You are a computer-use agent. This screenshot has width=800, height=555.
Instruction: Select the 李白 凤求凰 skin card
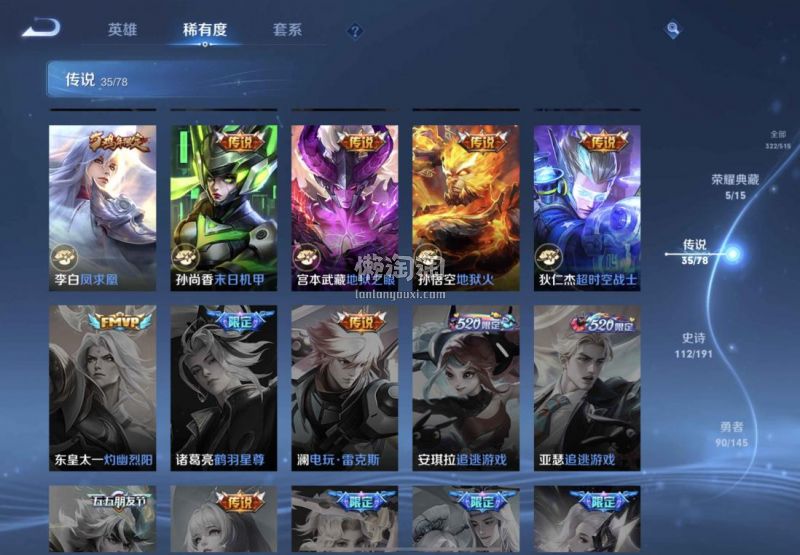pos(103,207)
